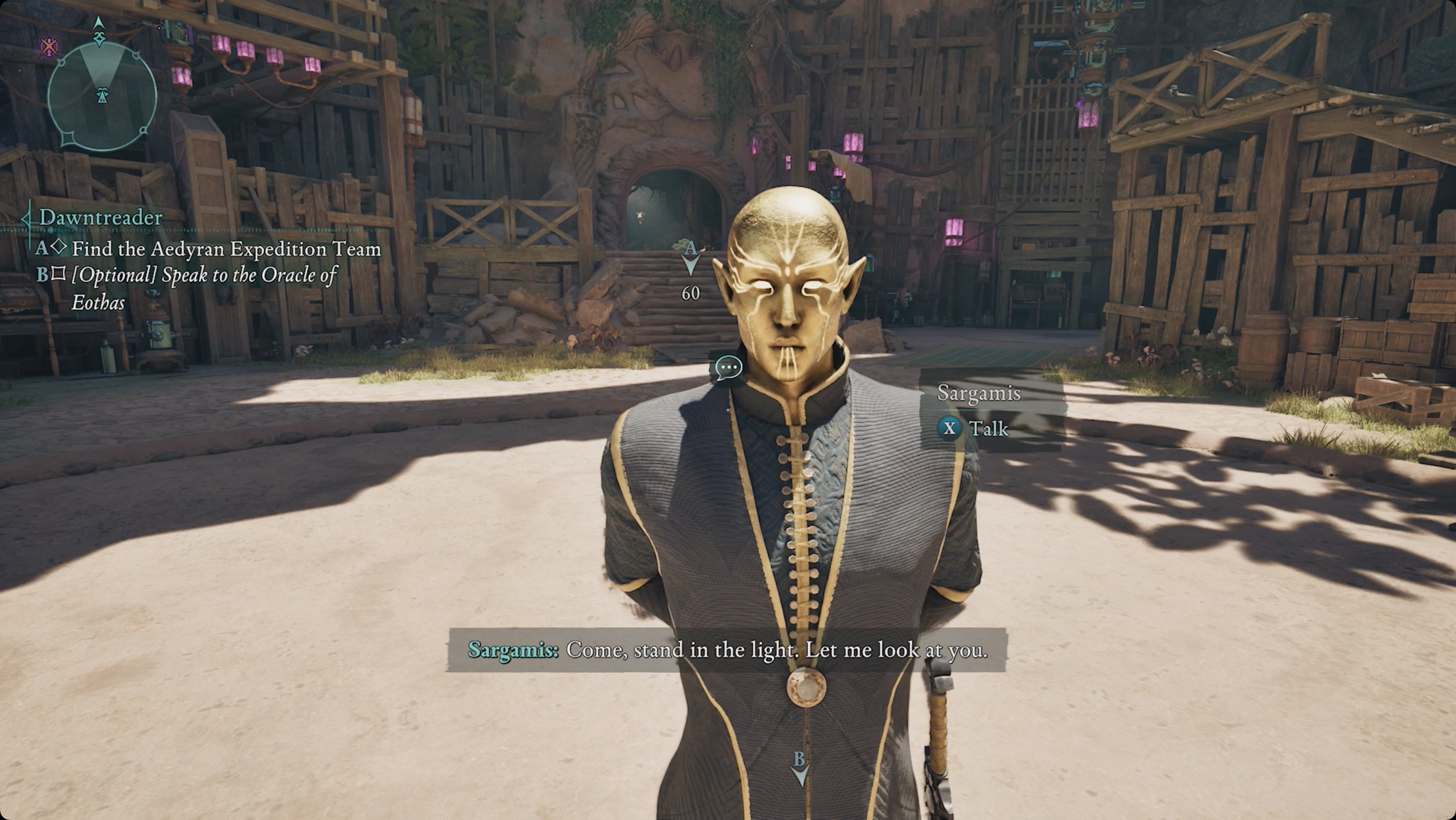The height and width of the screenshot is (820, 1456).
Task: Select the north arrow above the minimap
Action: 99,23
